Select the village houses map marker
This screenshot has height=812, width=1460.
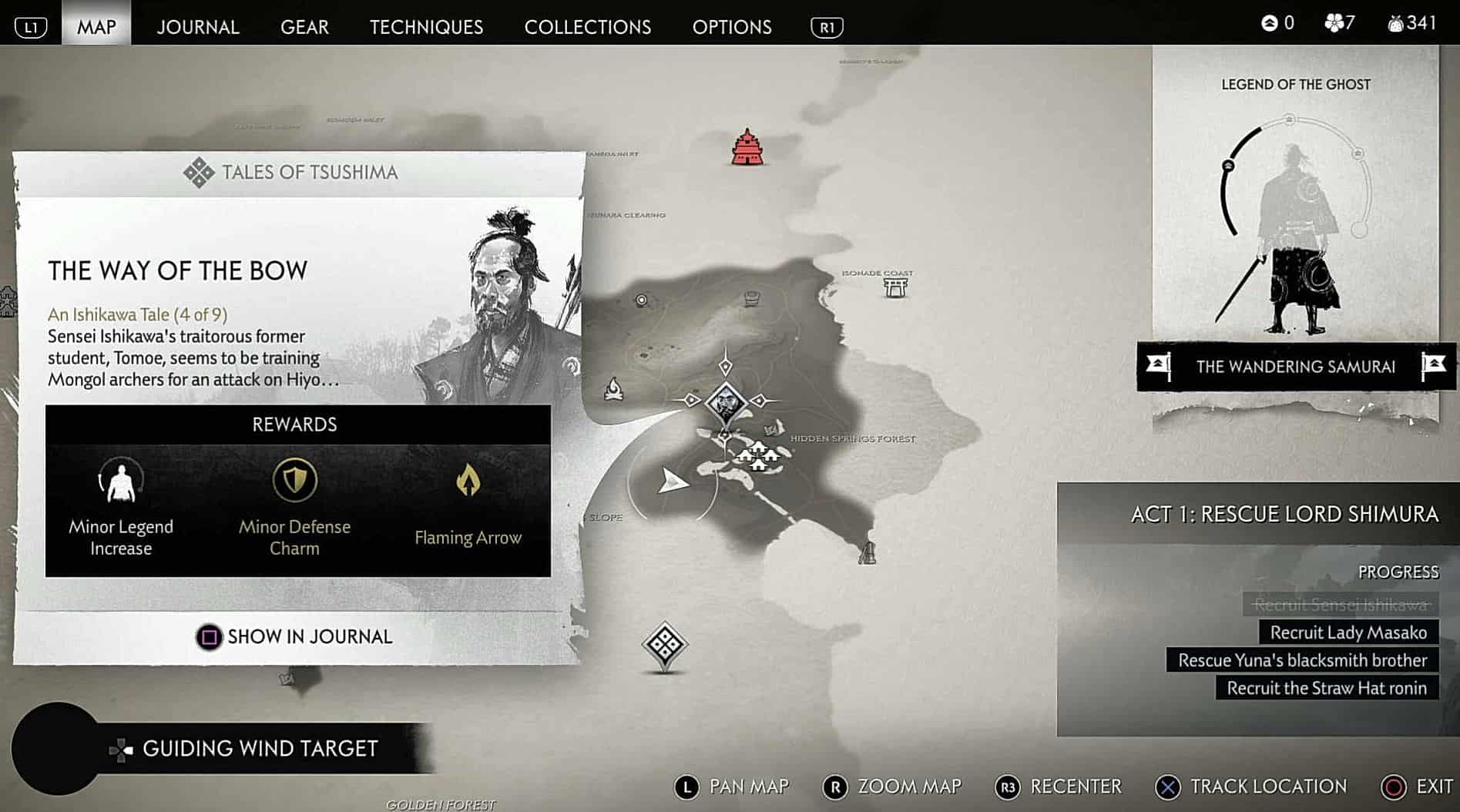click(x=758, y=456)
